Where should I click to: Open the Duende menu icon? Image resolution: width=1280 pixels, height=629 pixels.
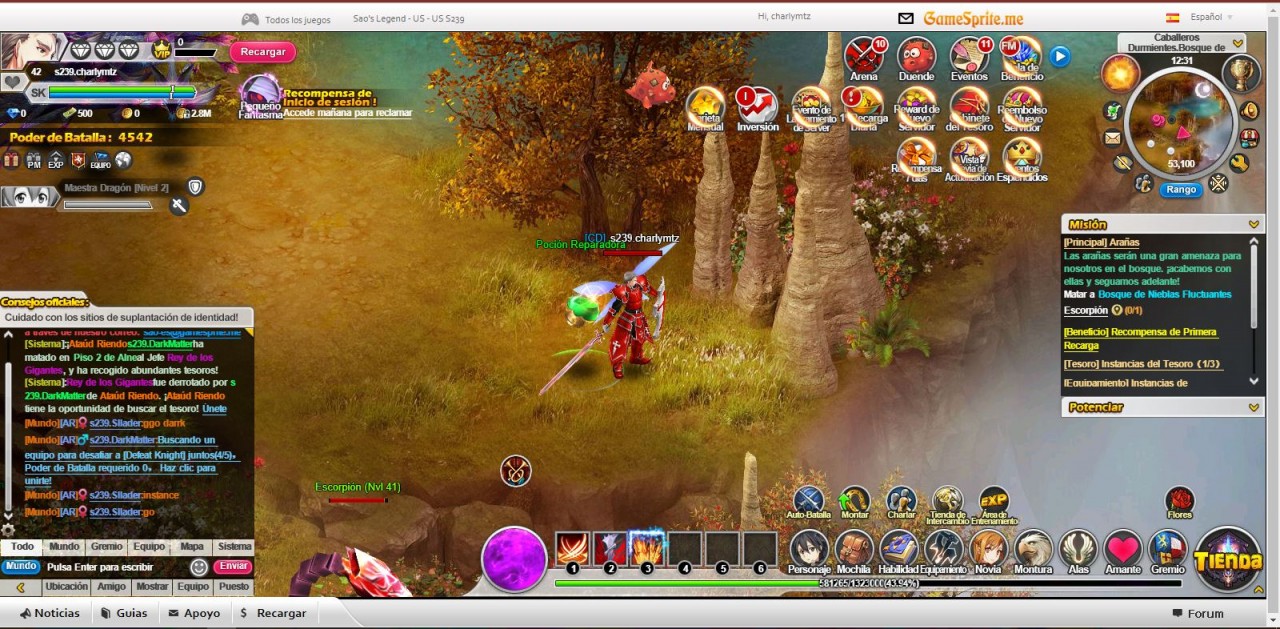pyautogui.click(x=916, y=57)
